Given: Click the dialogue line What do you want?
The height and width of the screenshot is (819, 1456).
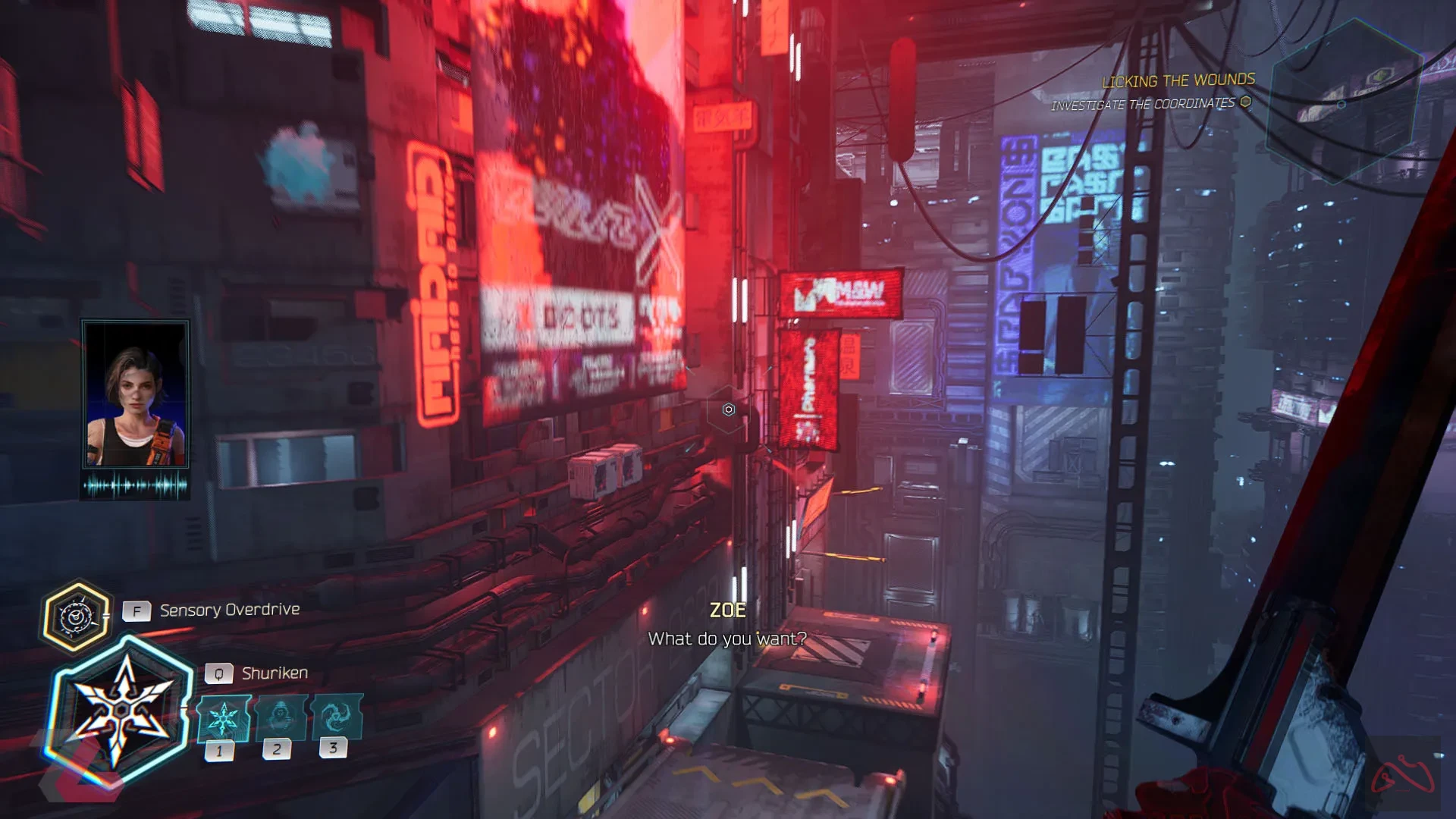Looking at the screenshot, I should (728, 639).
